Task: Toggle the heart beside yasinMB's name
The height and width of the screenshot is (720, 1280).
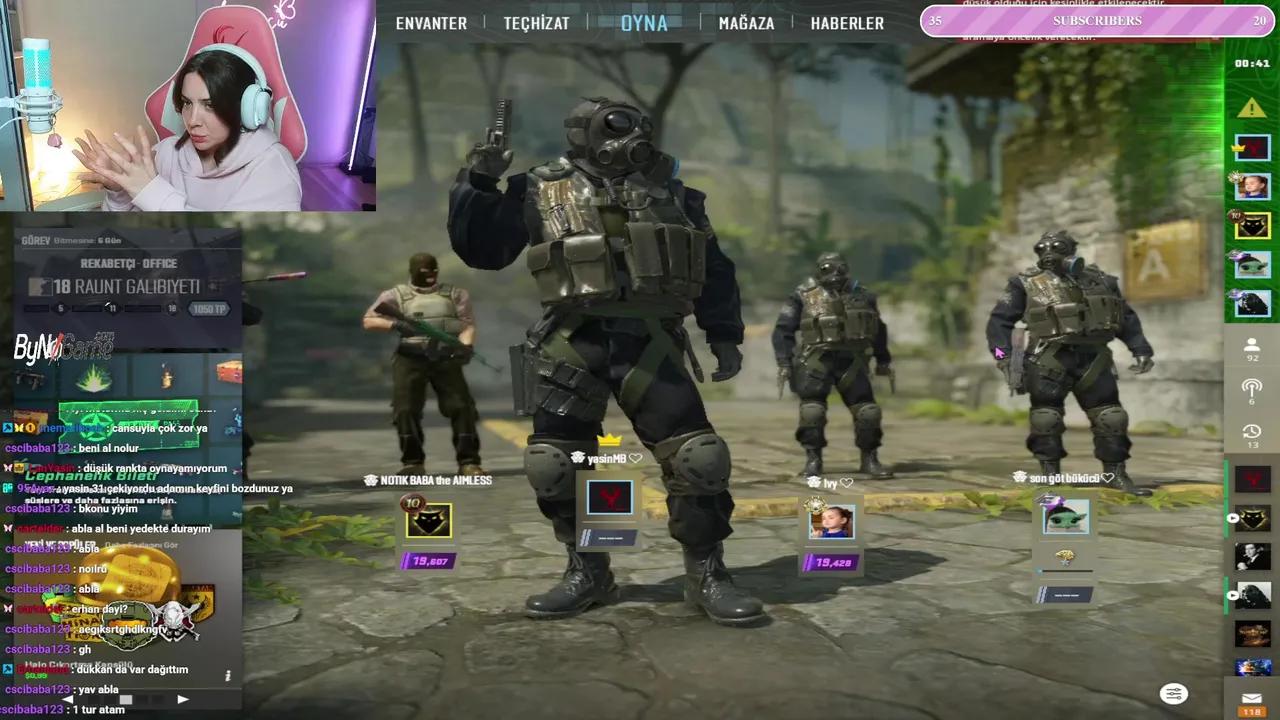Action: pyautogui.click(x=634, y=457)
